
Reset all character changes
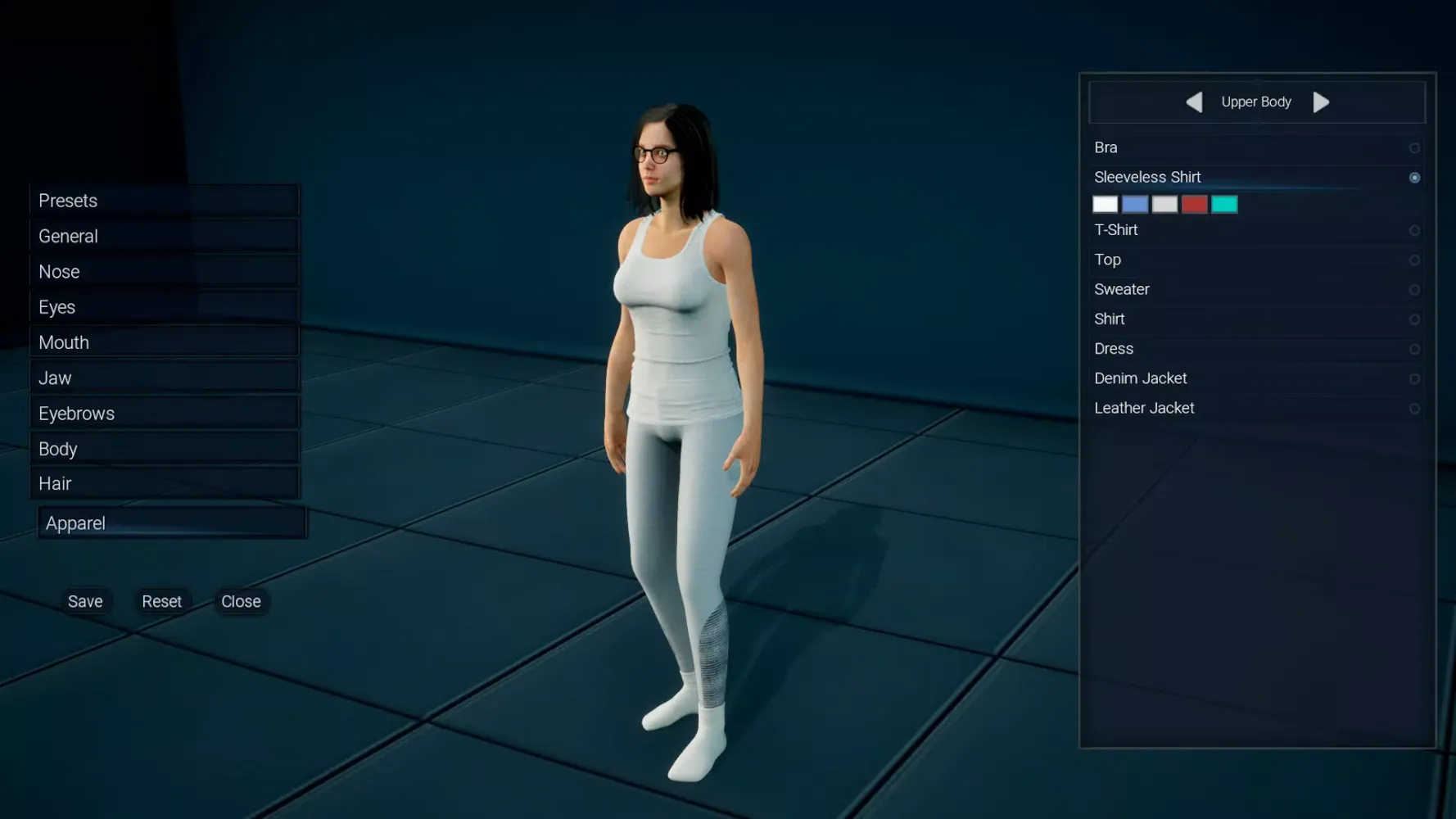point(162,601)
